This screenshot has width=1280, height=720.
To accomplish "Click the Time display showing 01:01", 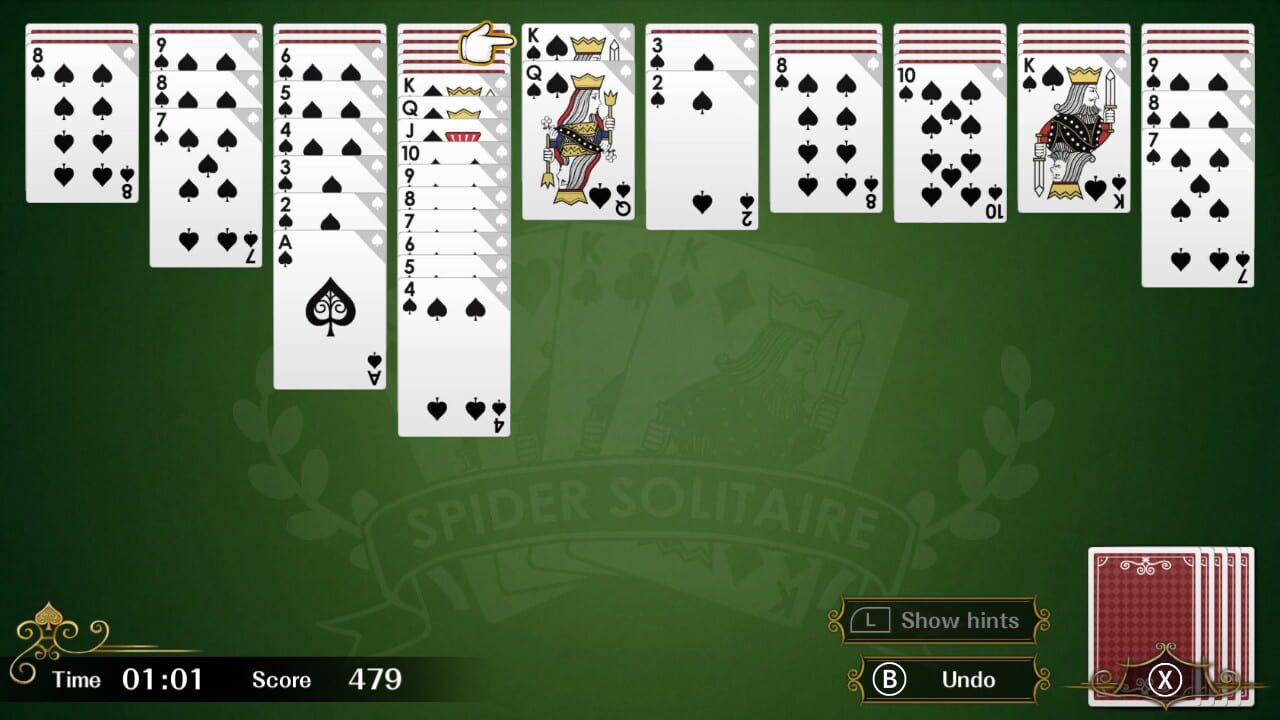I will click(x=146, y=679).
